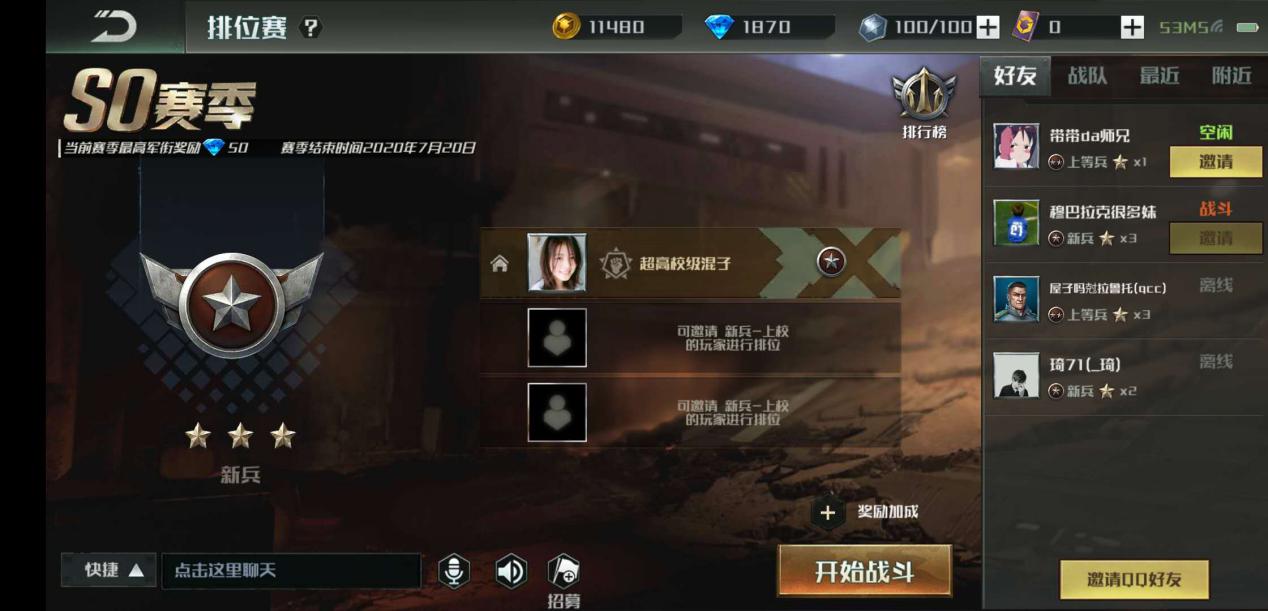This screenshot has height=611, width=1268.
Task: Open the 招募 recruit option
Action: point(564,577)
